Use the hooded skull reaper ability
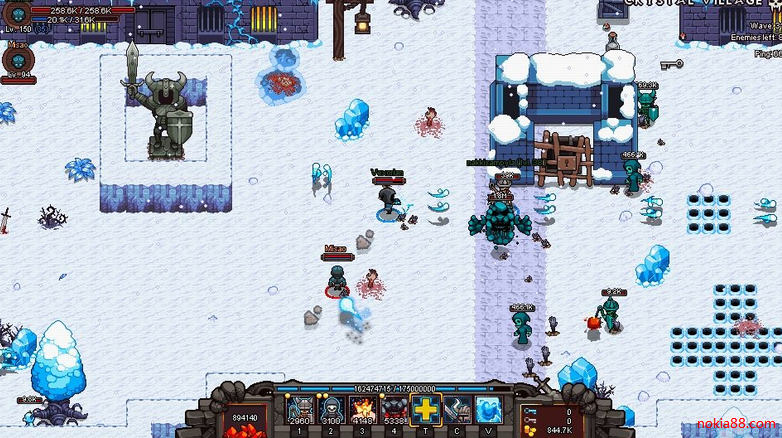This screenshot has width=782, height=438. click(x=330, y=409)
